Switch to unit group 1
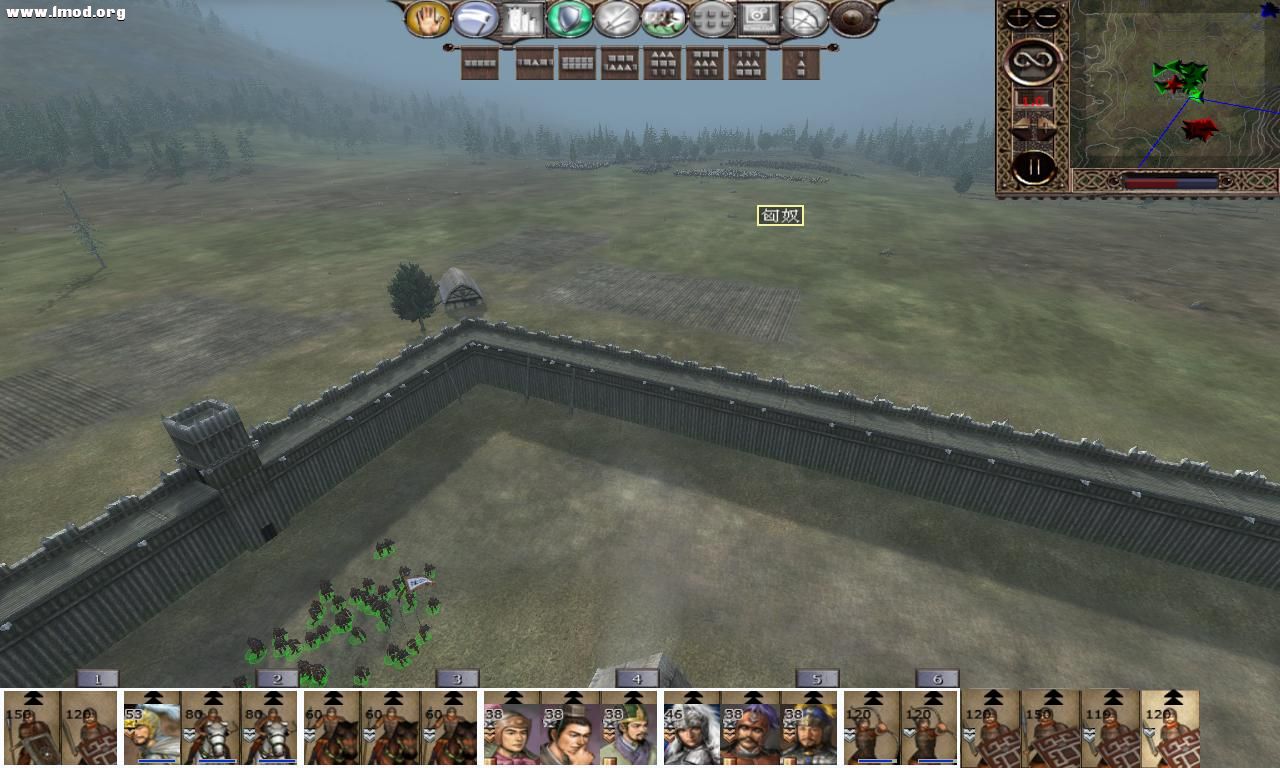Image resolution: width=1280 pixels, height=768 pixels. (x=97, y=678)
